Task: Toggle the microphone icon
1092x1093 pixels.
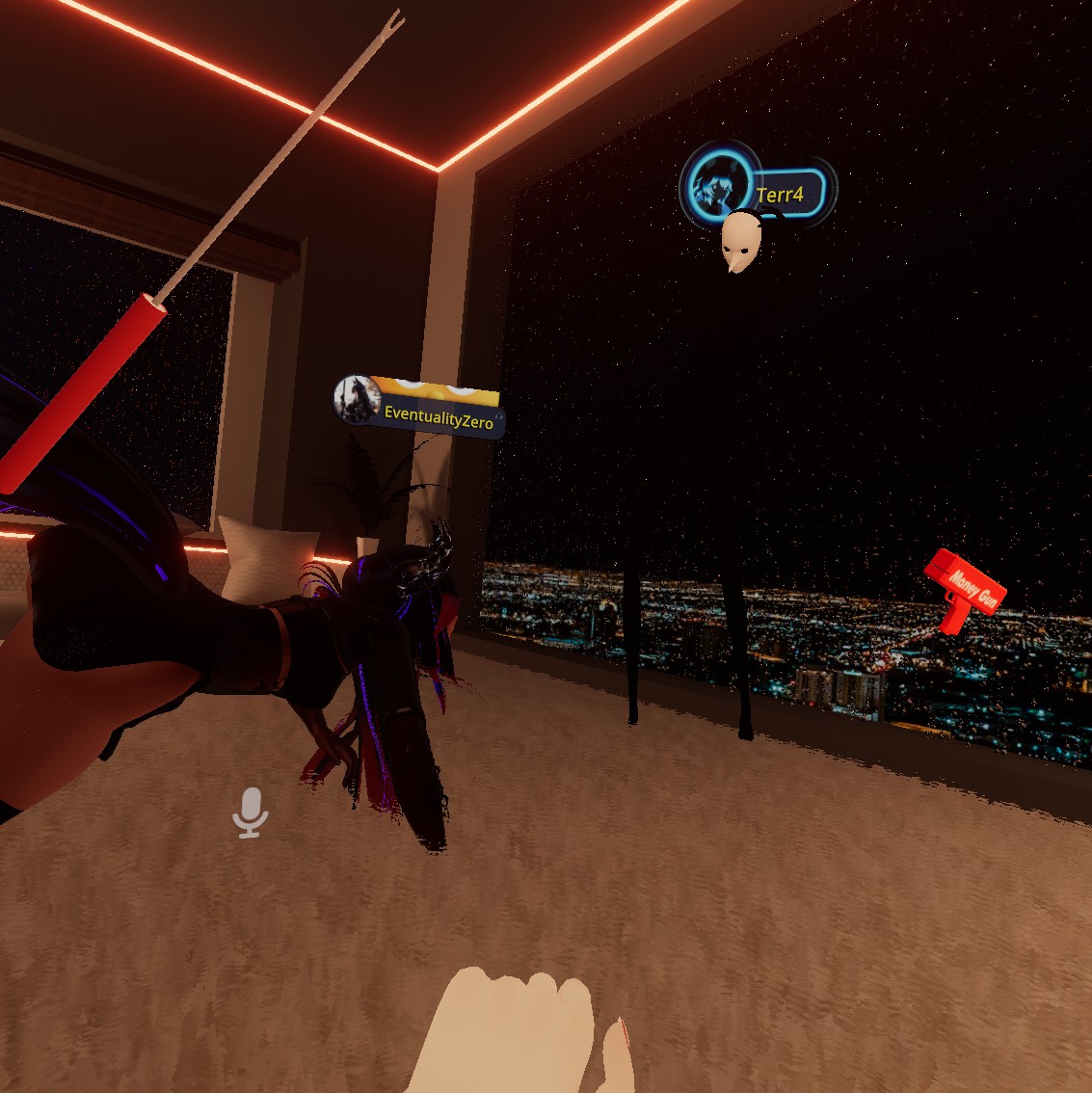Action: [x=251, y=813]
